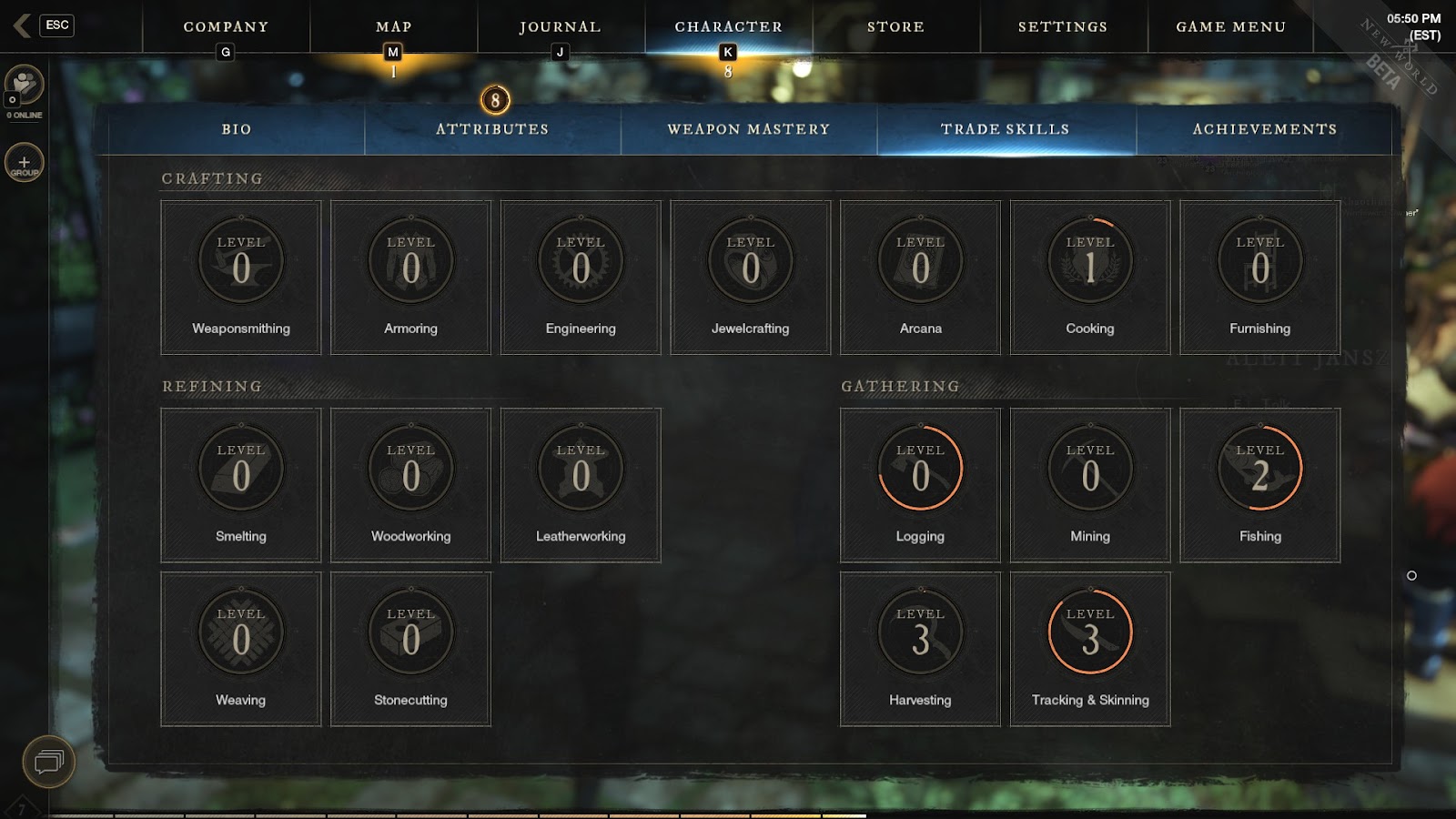Open the Journal menu
1456x819 pixels.
[x=560, y=27]
